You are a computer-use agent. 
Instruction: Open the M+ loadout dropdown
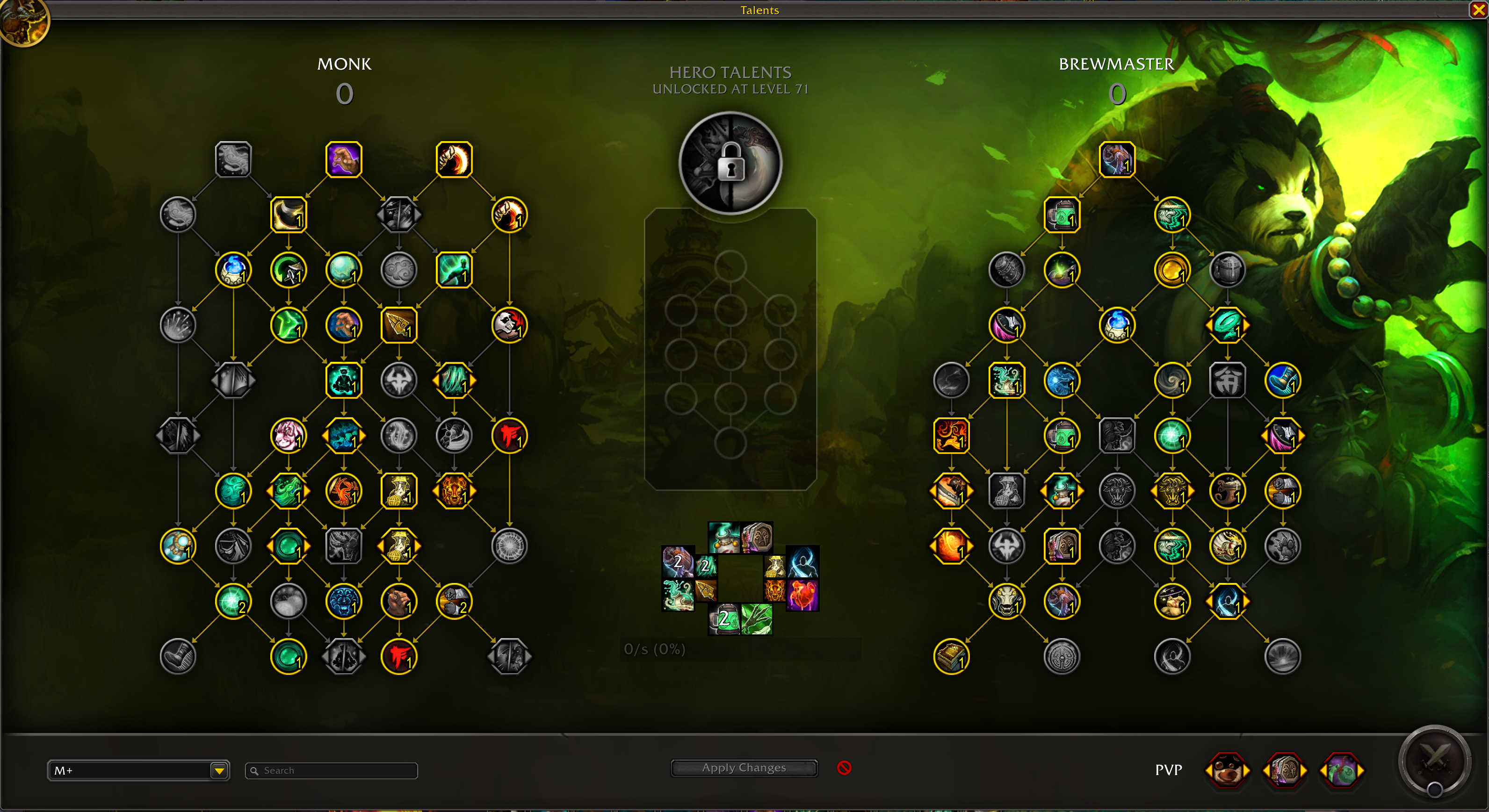[x=219, y=770]
